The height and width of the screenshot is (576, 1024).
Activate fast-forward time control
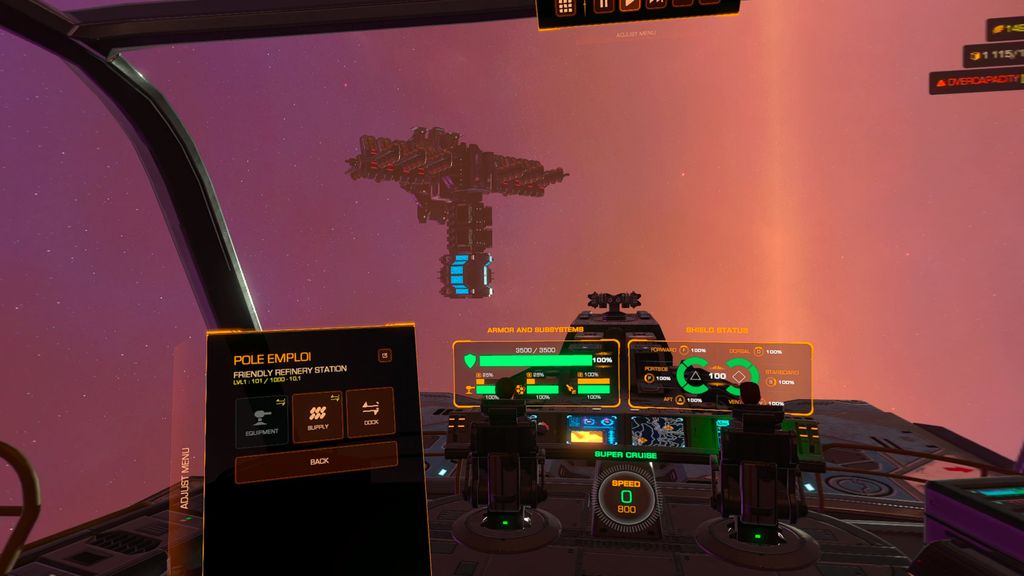point(656,5)
